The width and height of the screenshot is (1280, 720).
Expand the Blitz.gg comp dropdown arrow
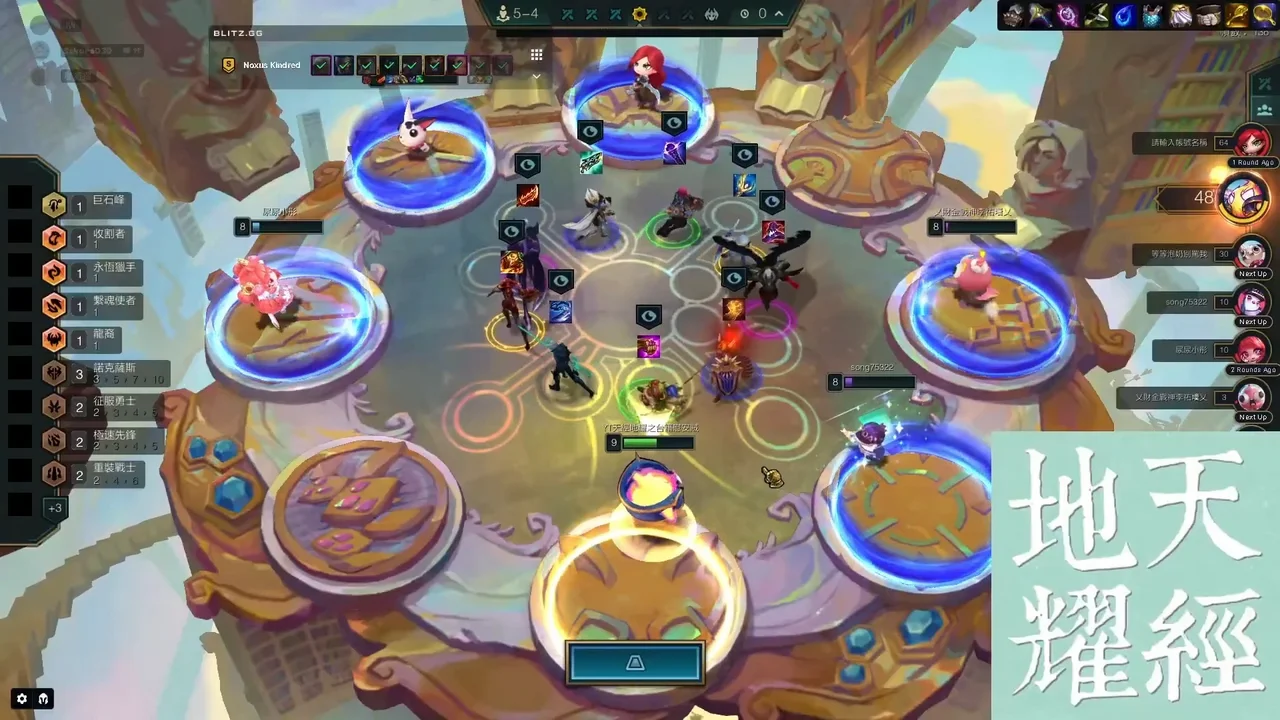pyautogui.click(x=536, y=76)
